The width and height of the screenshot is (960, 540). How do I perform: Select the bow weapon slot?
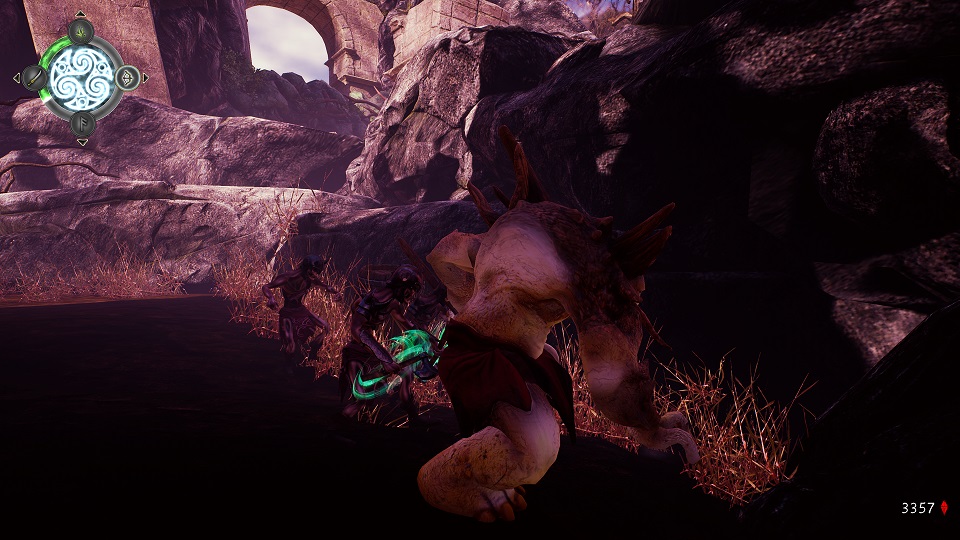(127, 77)
